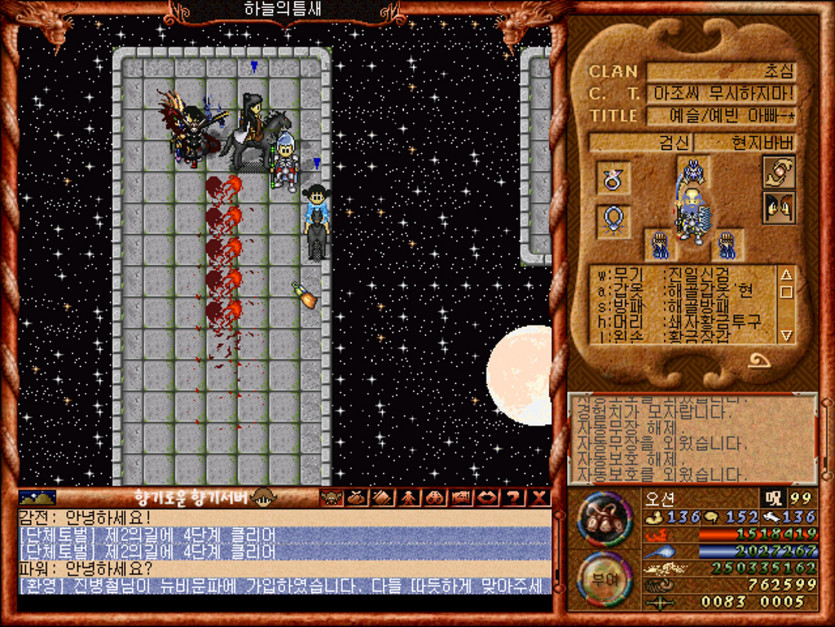Select the winged face toolbar icon
The width and height of the screenshot is (835, 627).
330,497
